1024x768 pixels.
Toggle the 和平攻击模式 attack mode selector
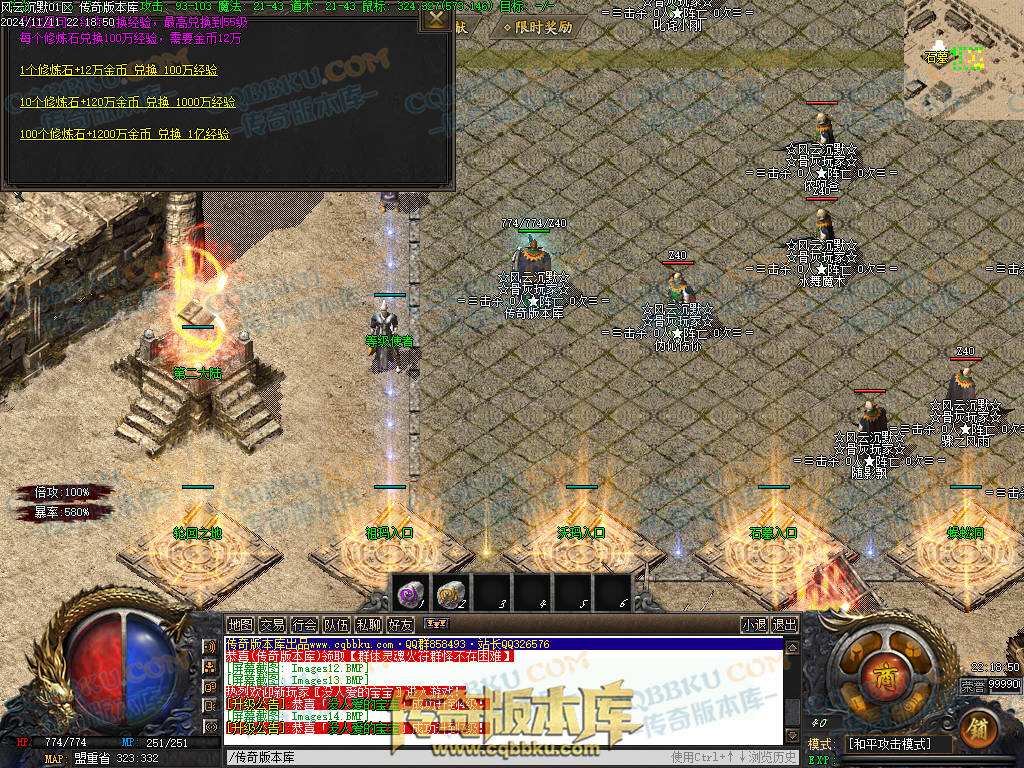click(x=896, y=744)
